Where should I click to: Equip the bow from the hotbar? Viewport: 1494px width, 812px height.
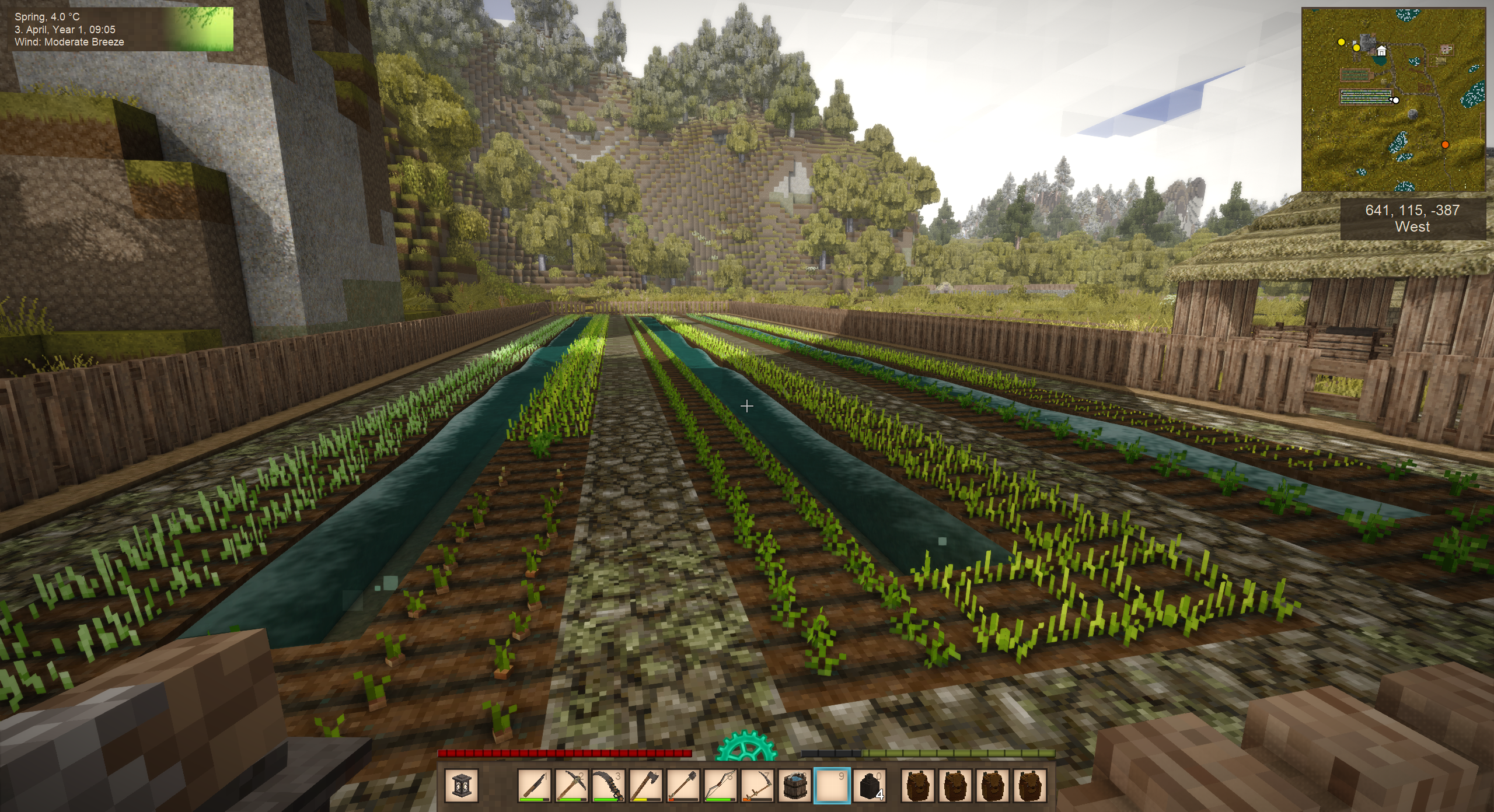tap(720, 785)
